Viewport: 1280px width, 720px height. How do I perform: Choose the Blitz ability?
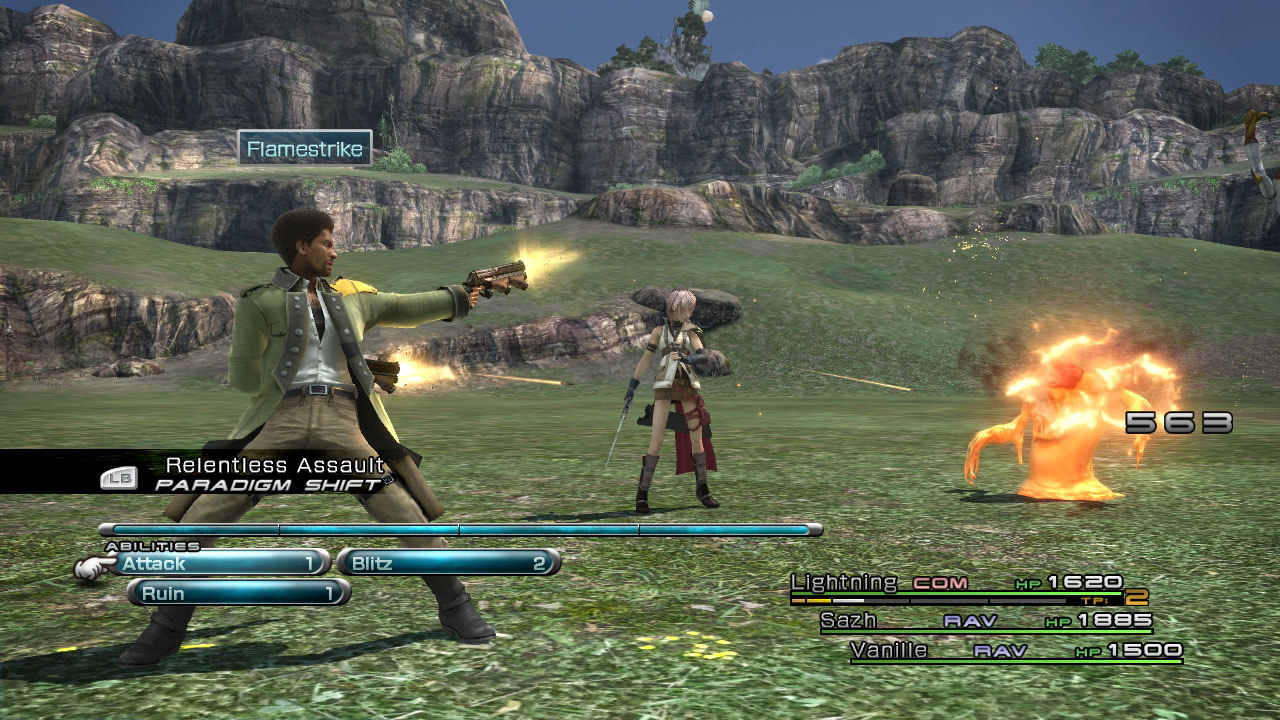447,563
